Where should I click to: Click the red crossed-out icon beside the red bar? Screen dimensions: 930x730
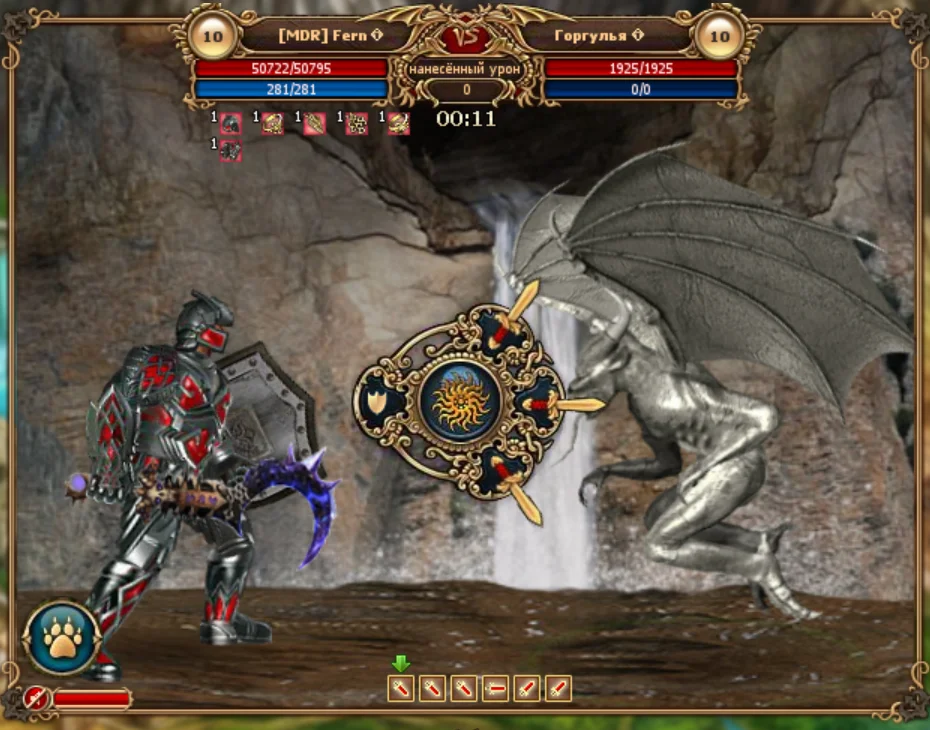[x=37, y=698]
